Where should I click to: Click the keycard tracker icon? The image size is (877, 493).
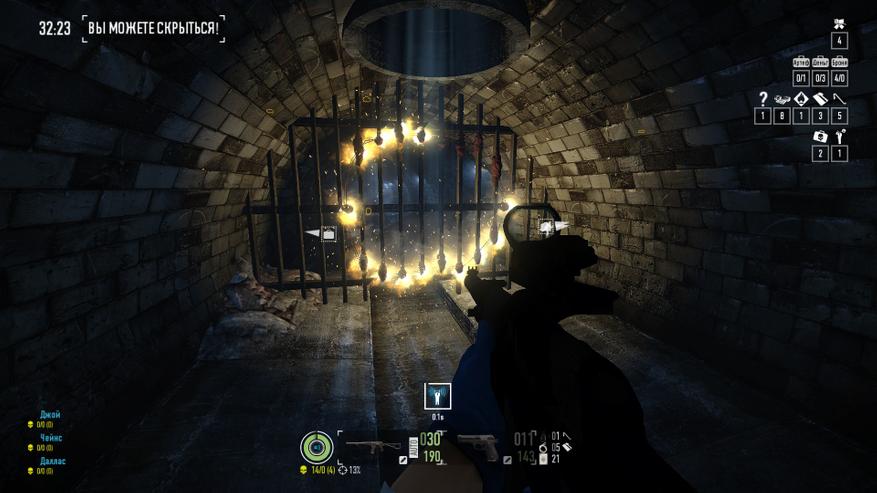coord(820,99)
